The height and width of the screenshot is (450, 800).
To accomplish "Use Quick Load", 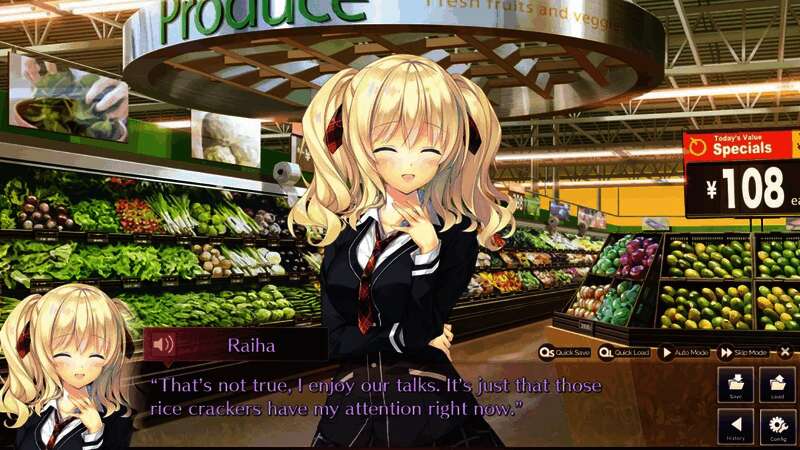I will point(625,352).
